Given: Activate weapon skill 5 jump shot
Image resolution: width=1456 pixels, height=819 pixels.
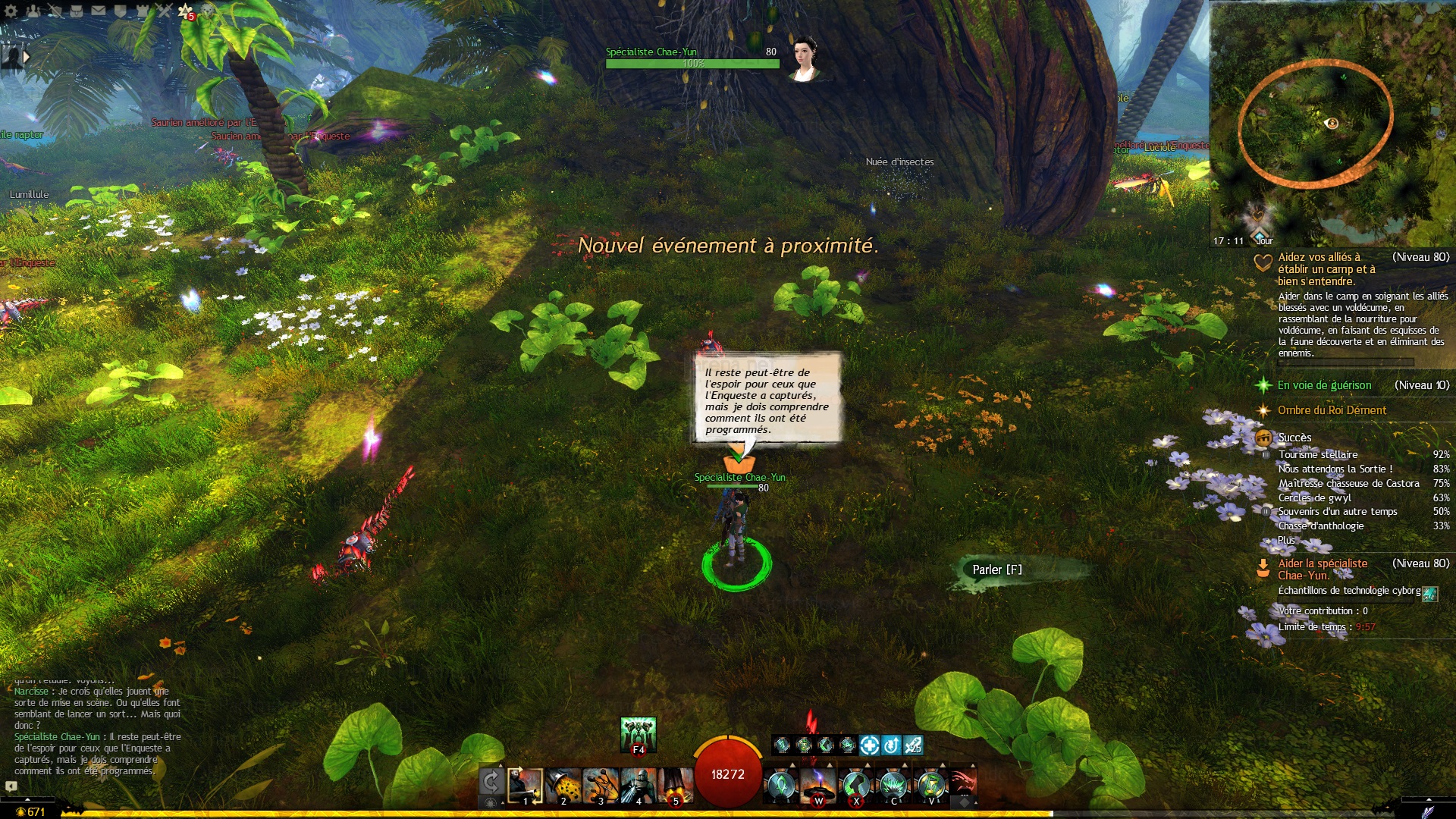Looking at the screenshot, I should pos(676,786).
